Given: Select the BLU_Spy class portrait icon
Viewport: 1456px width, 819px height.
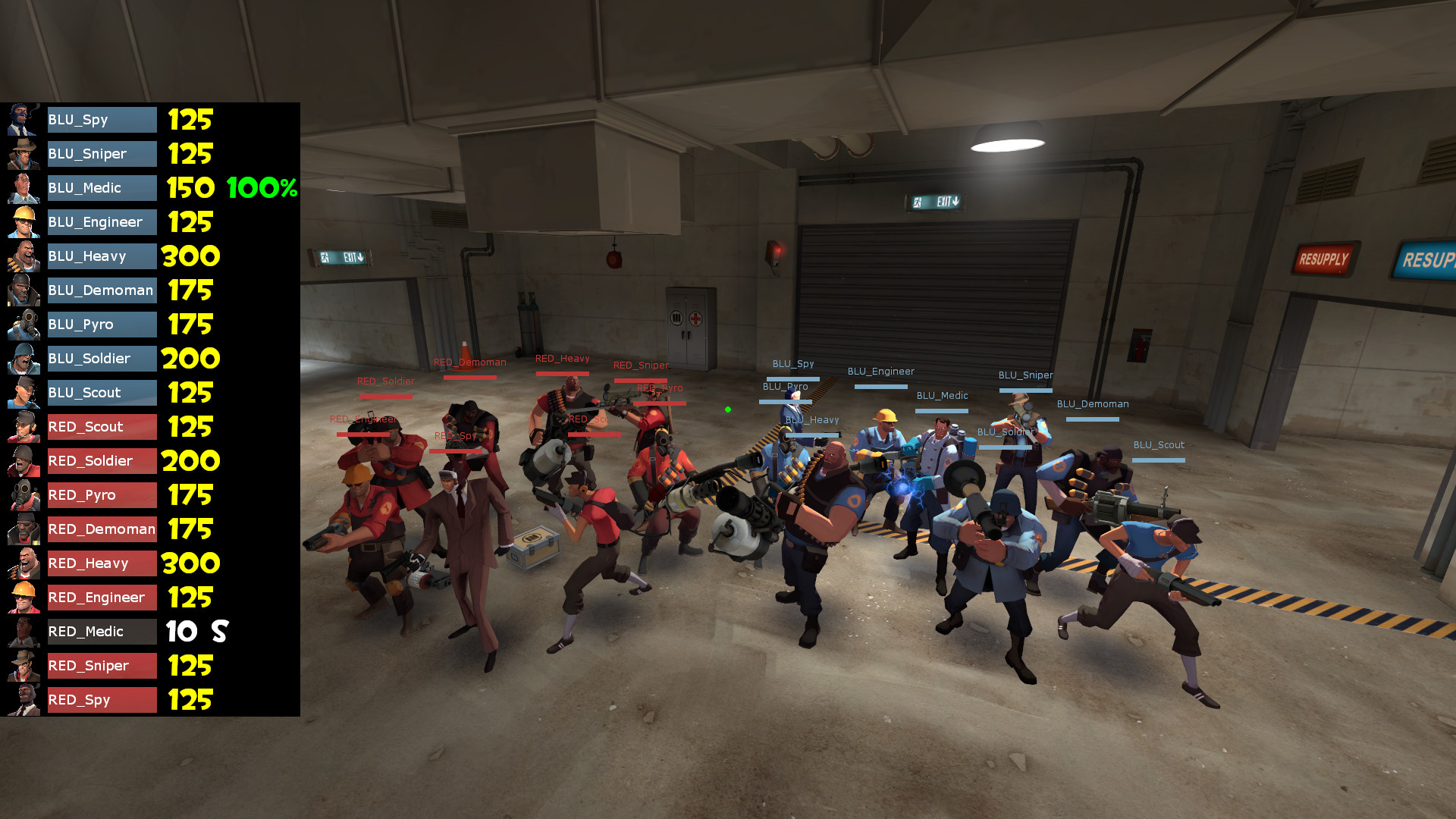Looking at the screenshot, I should tap(23, 120).
